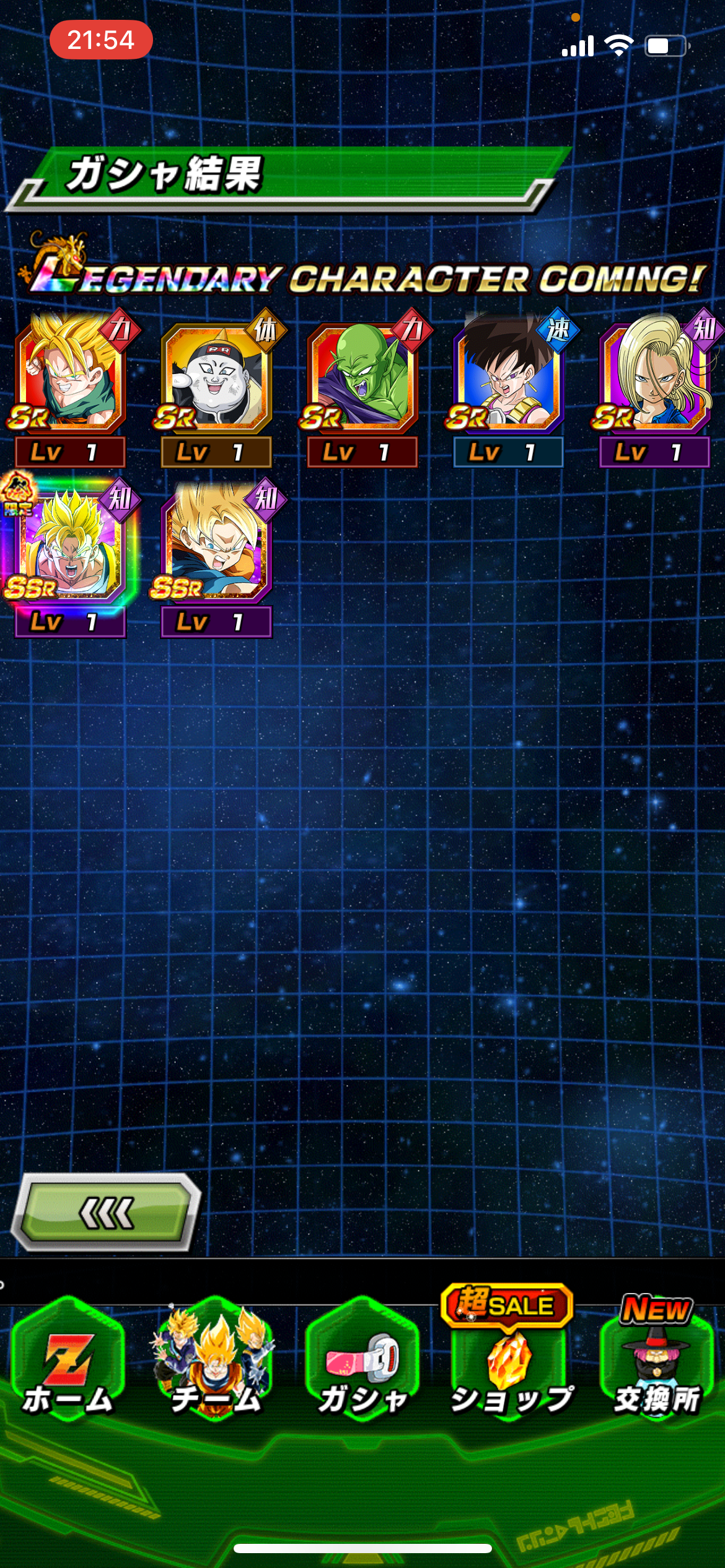The width and height of the screenshot is (725, 1568).
Task: Tap the green back arrow button
Action: (107, 1213)
